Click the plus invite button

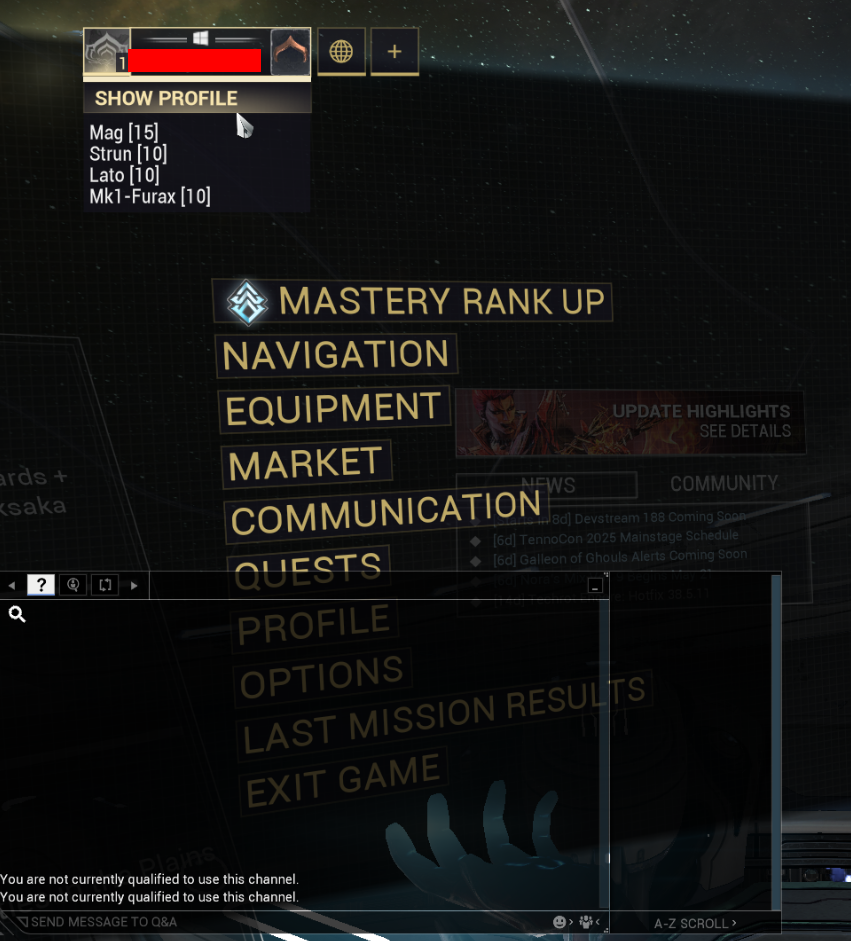[x=395, y=51]
